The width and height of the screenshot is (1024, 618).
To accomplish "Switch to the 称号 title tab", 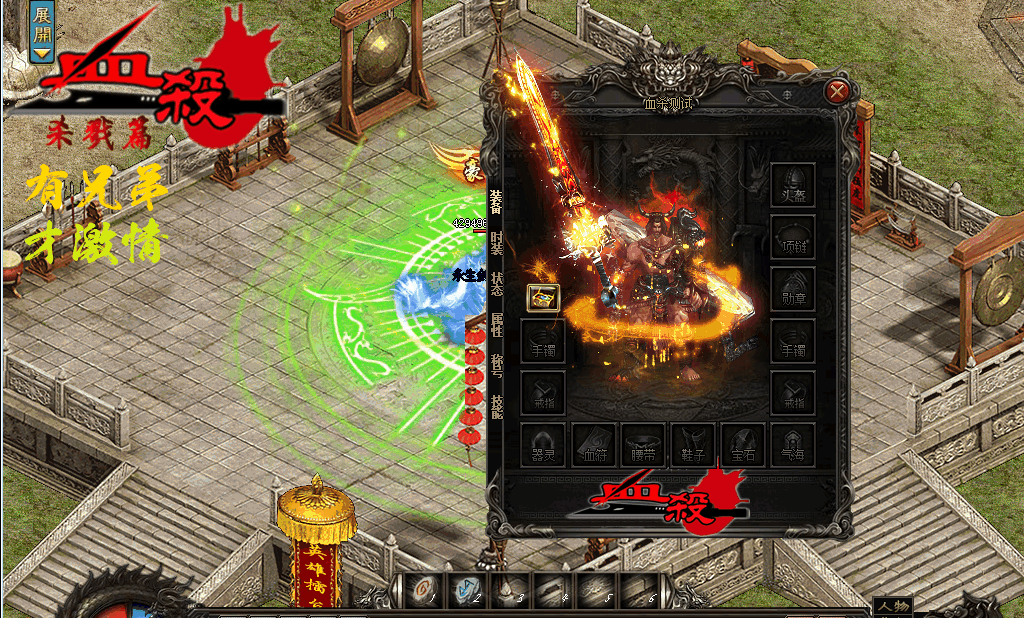I will [496, 368].
